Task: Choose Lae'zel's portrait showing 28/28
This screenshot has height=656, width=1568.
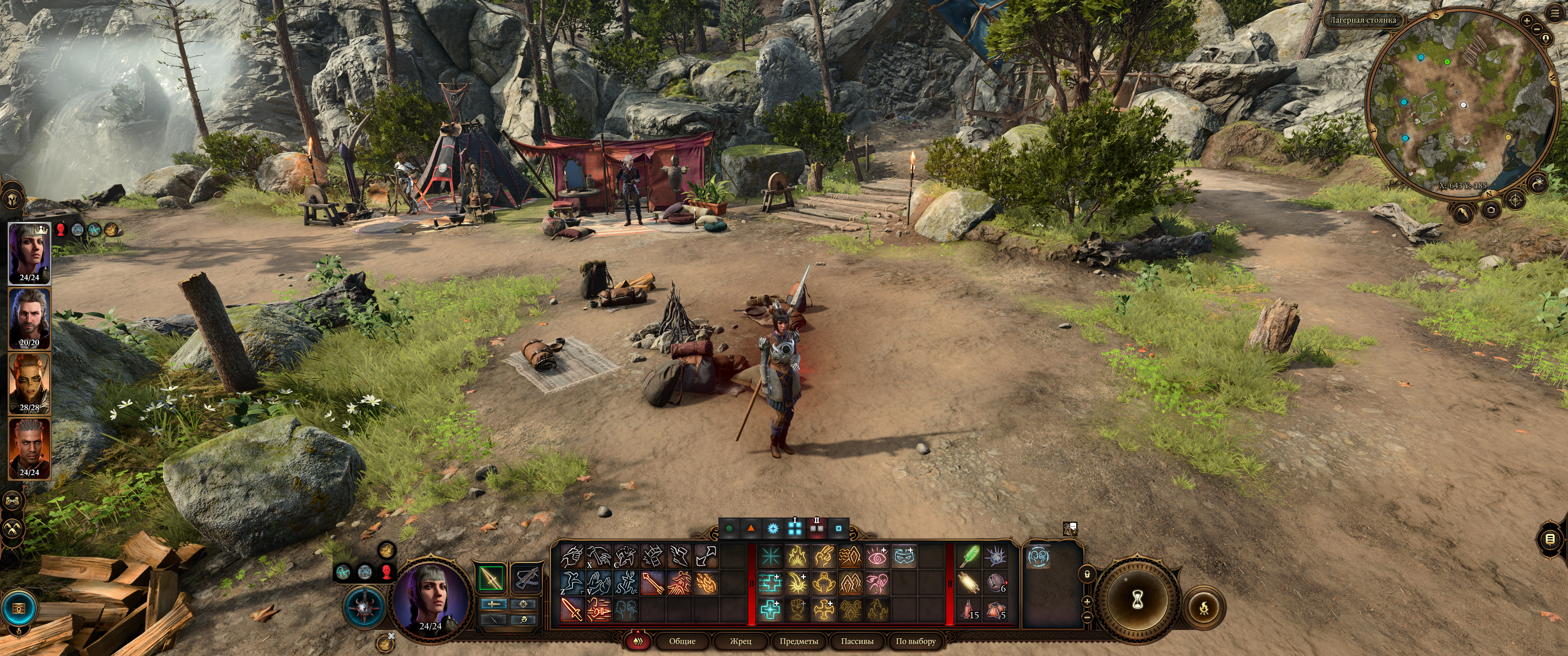Action: click(29, 384)
